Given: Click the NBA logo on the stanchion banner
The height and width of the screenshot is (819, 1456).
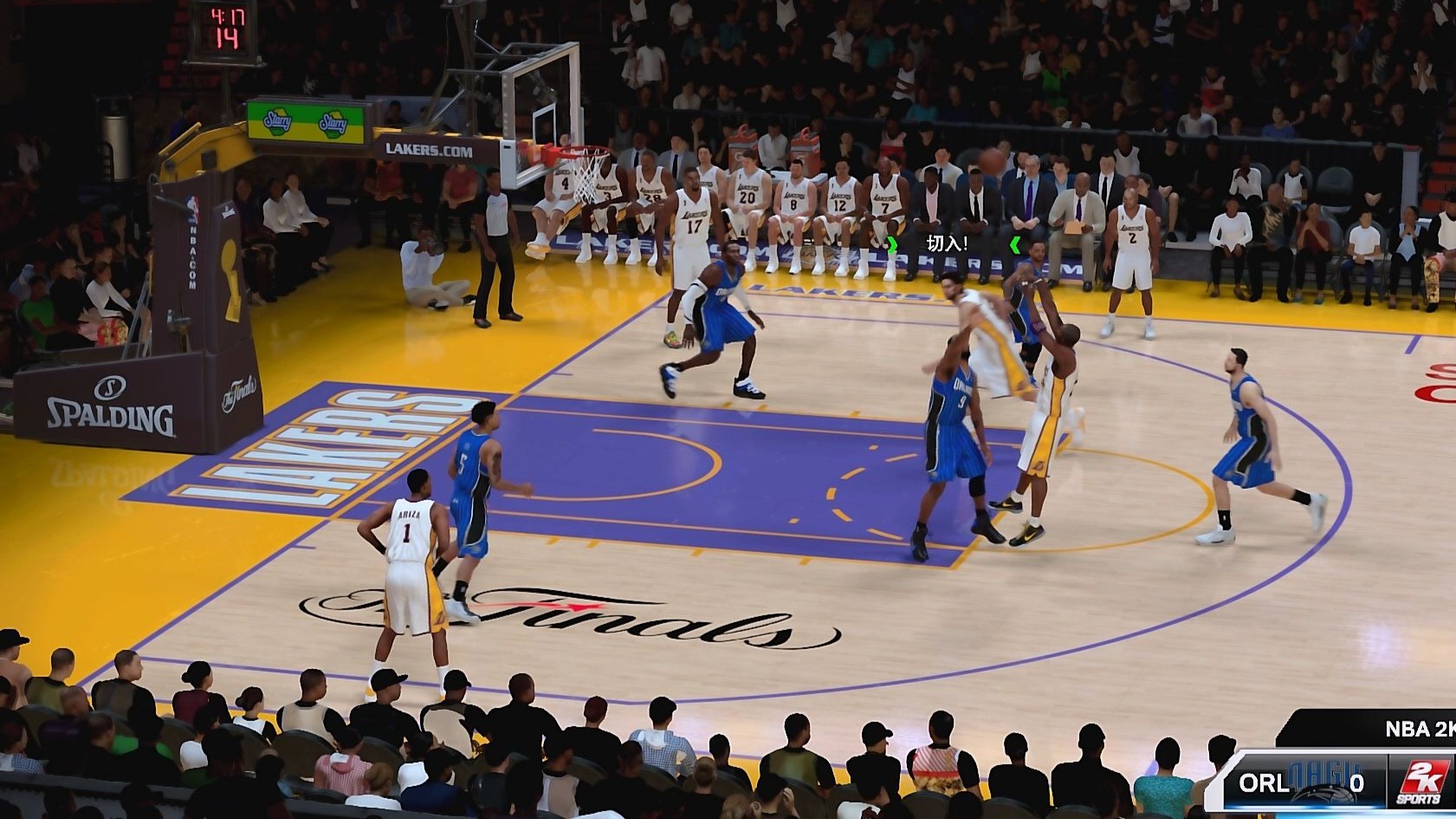Looking at the screenshot, I should pyautogui.click(x=193, y=206).
